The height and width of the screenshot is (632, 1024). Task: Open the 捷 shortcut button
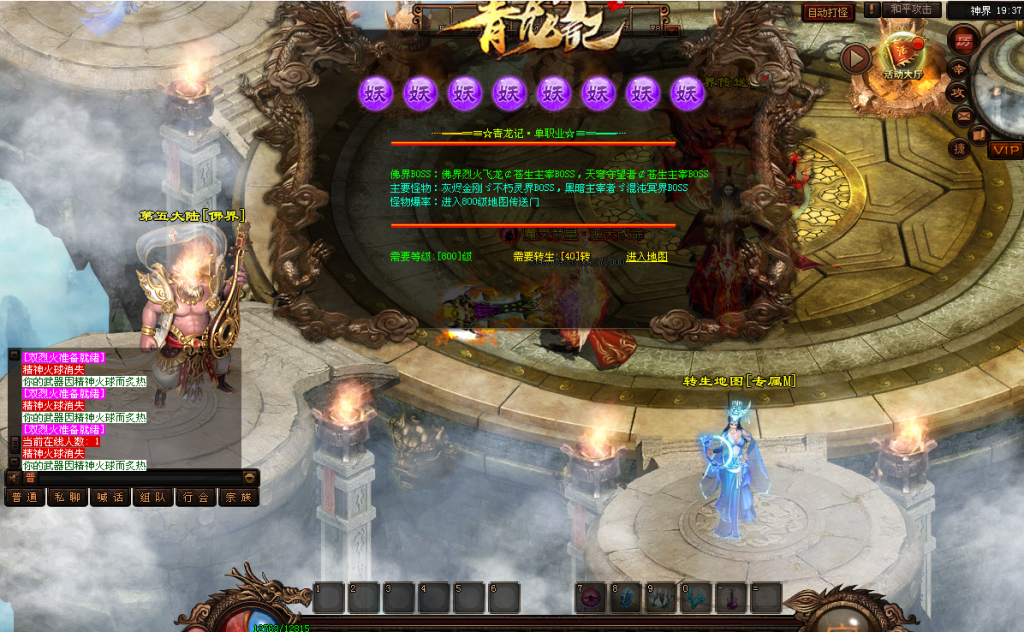click(x=958, y=149)
